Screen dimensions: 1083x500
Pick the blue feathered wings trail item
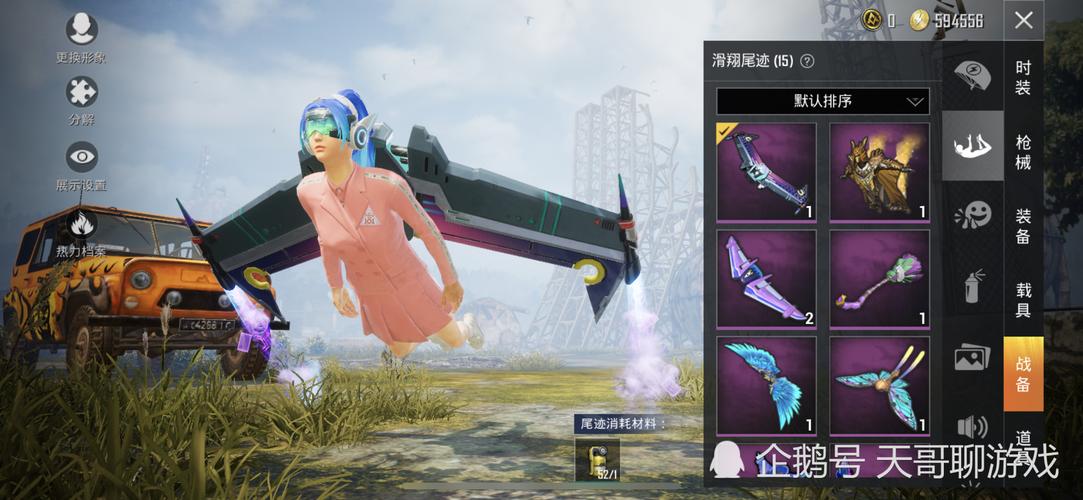[766, 385]
